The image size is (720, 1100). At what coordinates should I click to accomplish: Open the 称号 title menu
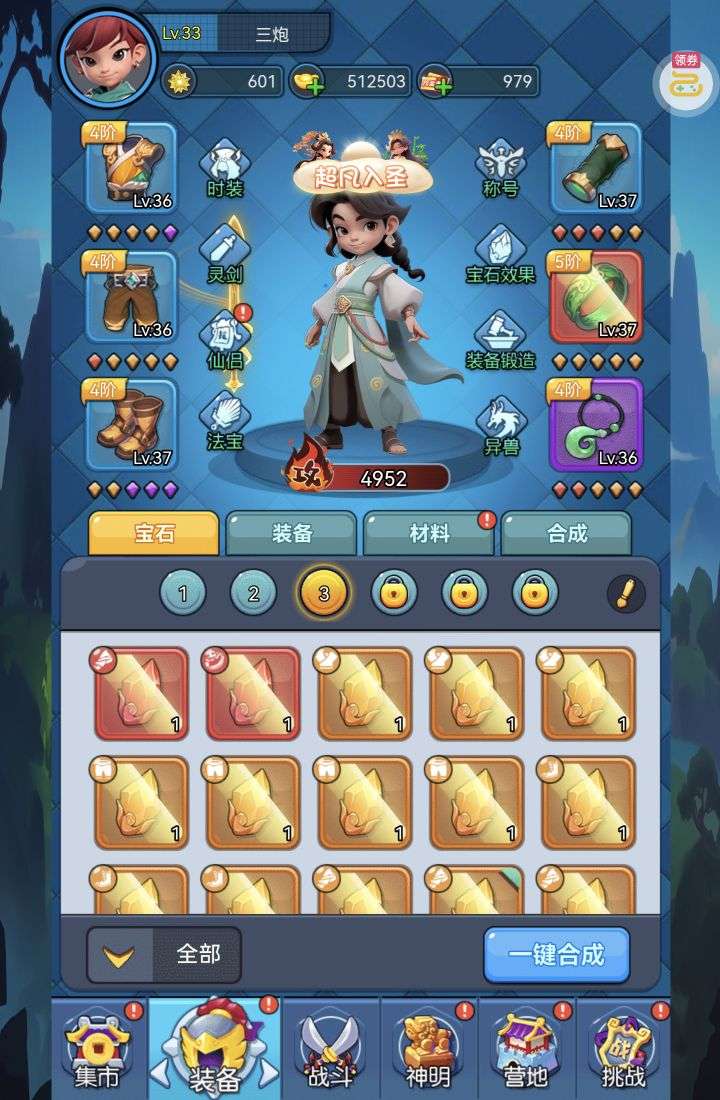point(500,168)
